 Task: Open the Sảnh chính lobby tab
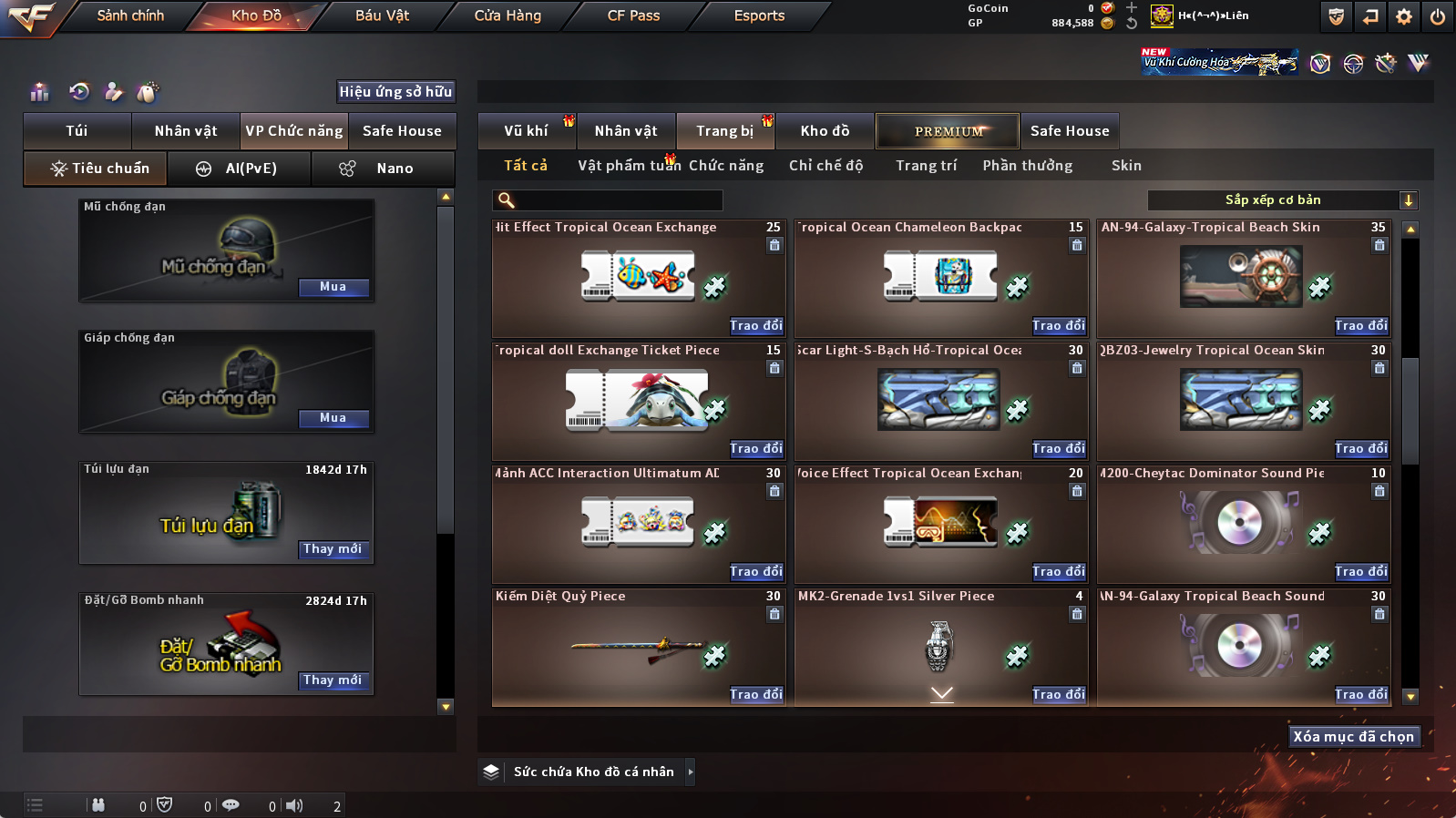(130, 15)
